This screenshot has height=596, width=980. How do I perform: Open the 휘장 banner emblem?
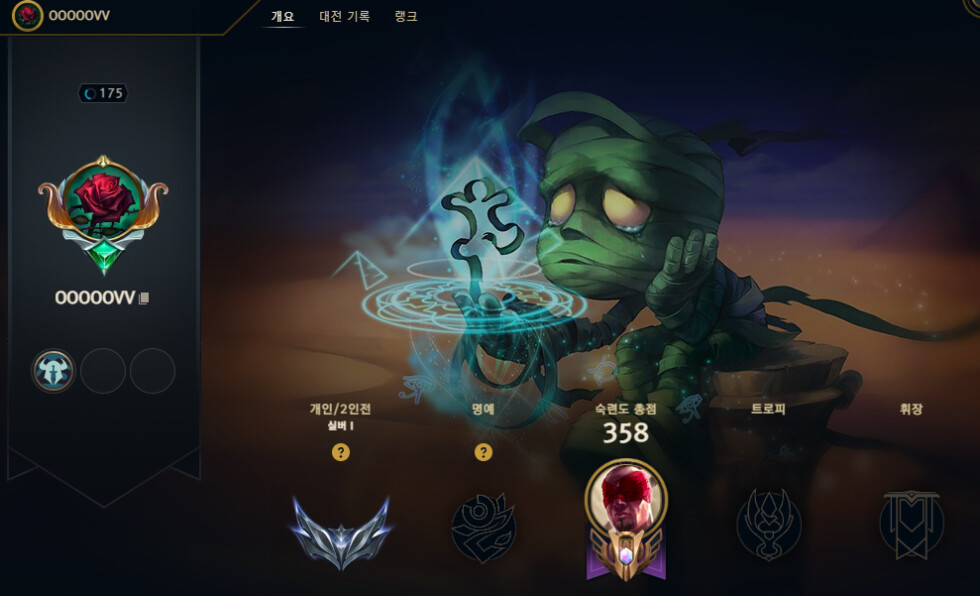coord(911,525)
